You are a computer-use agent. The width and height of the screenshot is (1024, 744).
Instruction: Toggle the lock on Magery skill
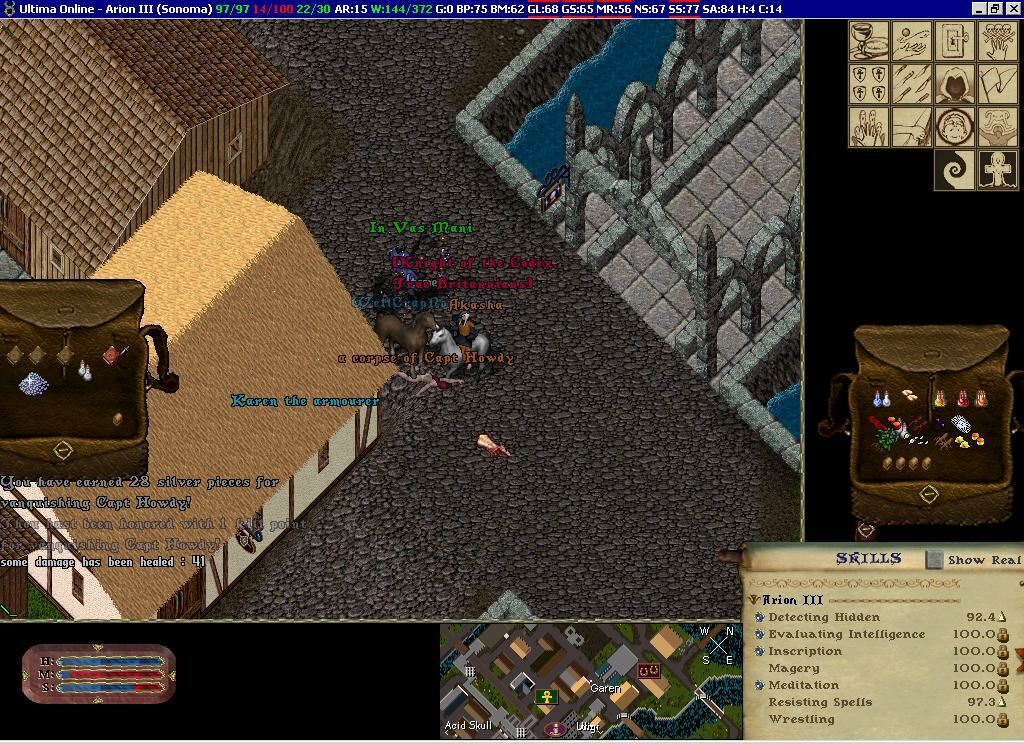click(1002, 669)
